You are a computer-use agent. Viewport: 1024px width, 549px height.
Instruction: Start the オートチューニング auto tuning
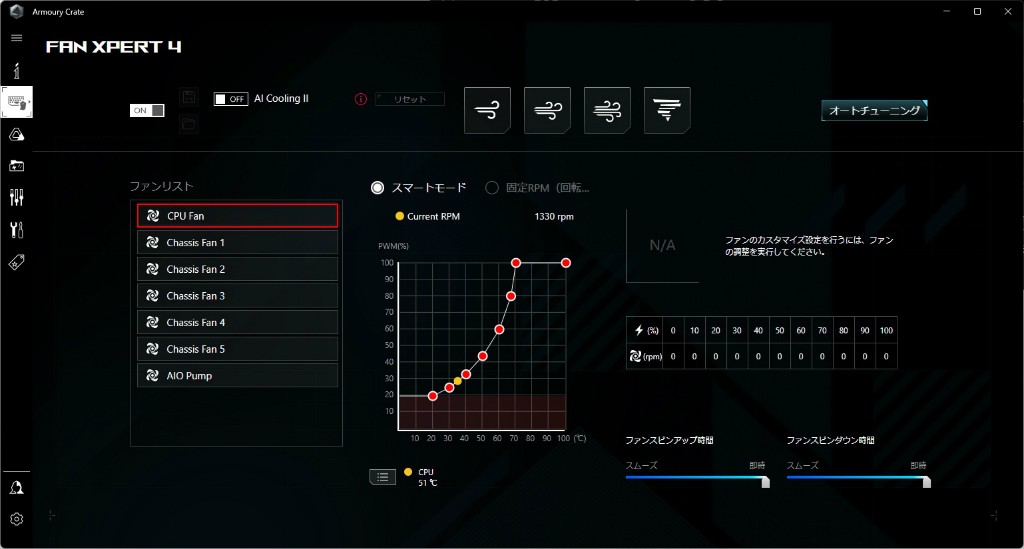pos(875,111)
